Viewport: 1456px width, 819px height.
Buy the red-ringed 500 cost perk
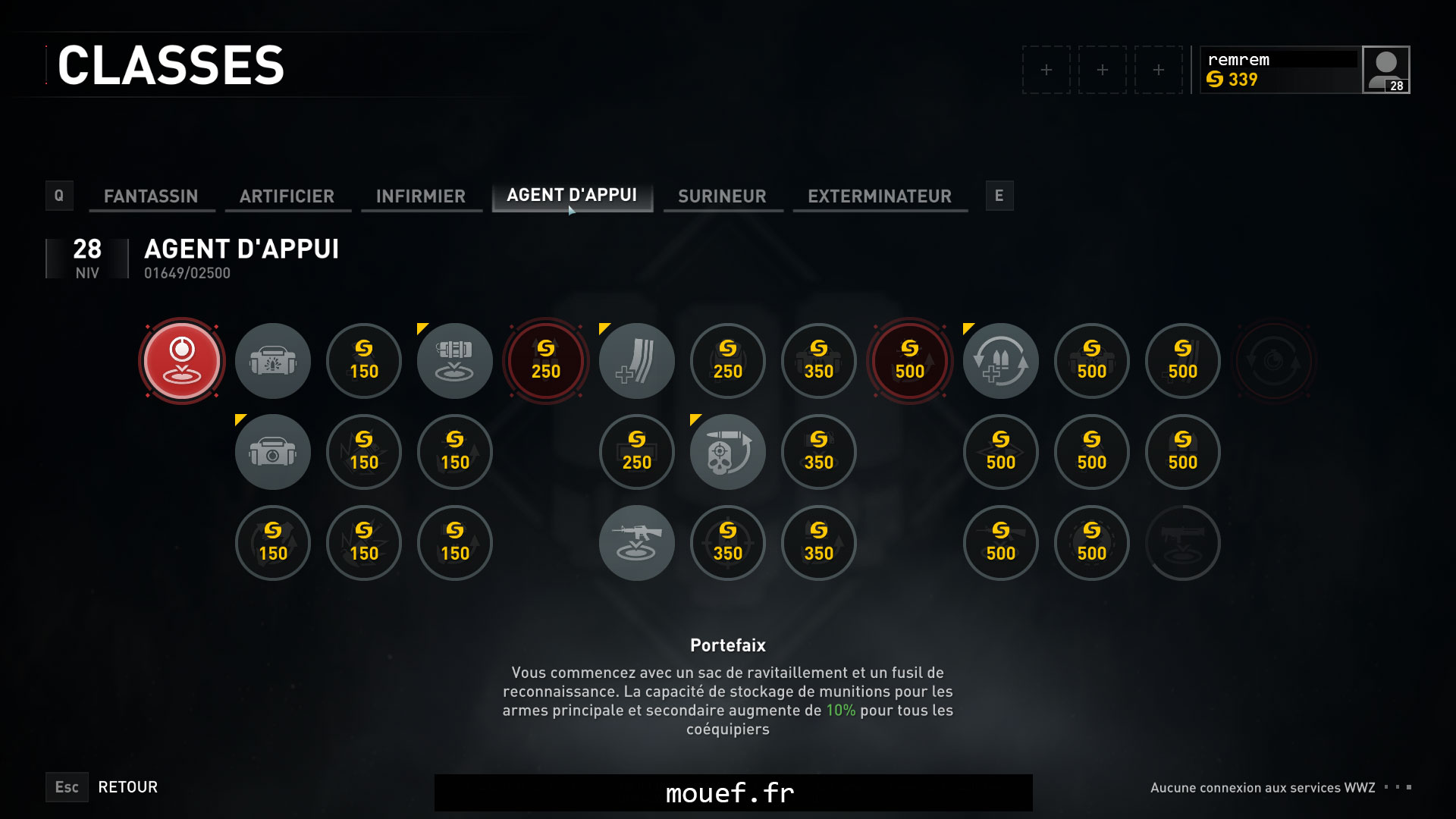tap(910, 361)
